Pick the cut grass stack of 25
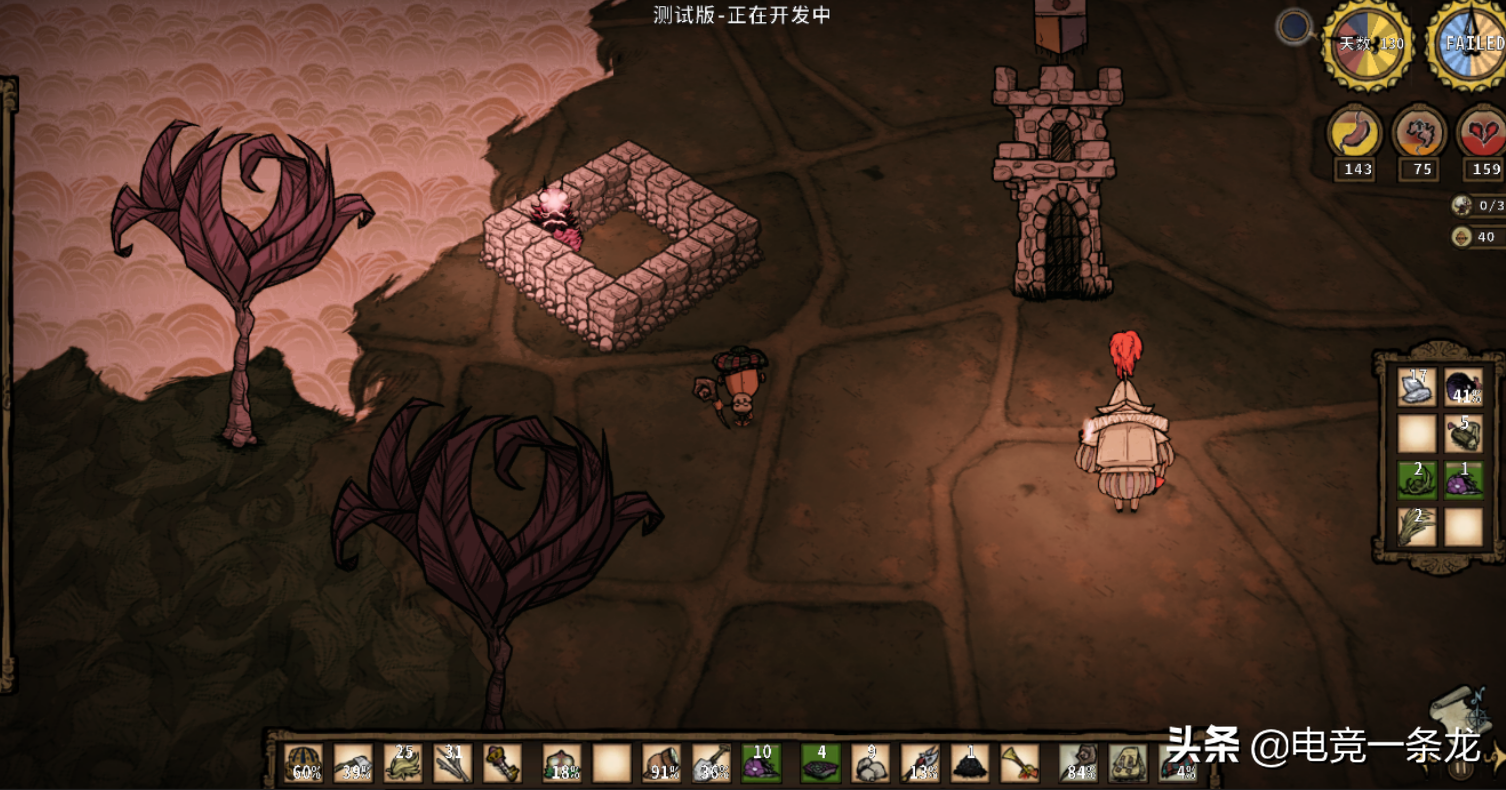 [x=403, y=763]
